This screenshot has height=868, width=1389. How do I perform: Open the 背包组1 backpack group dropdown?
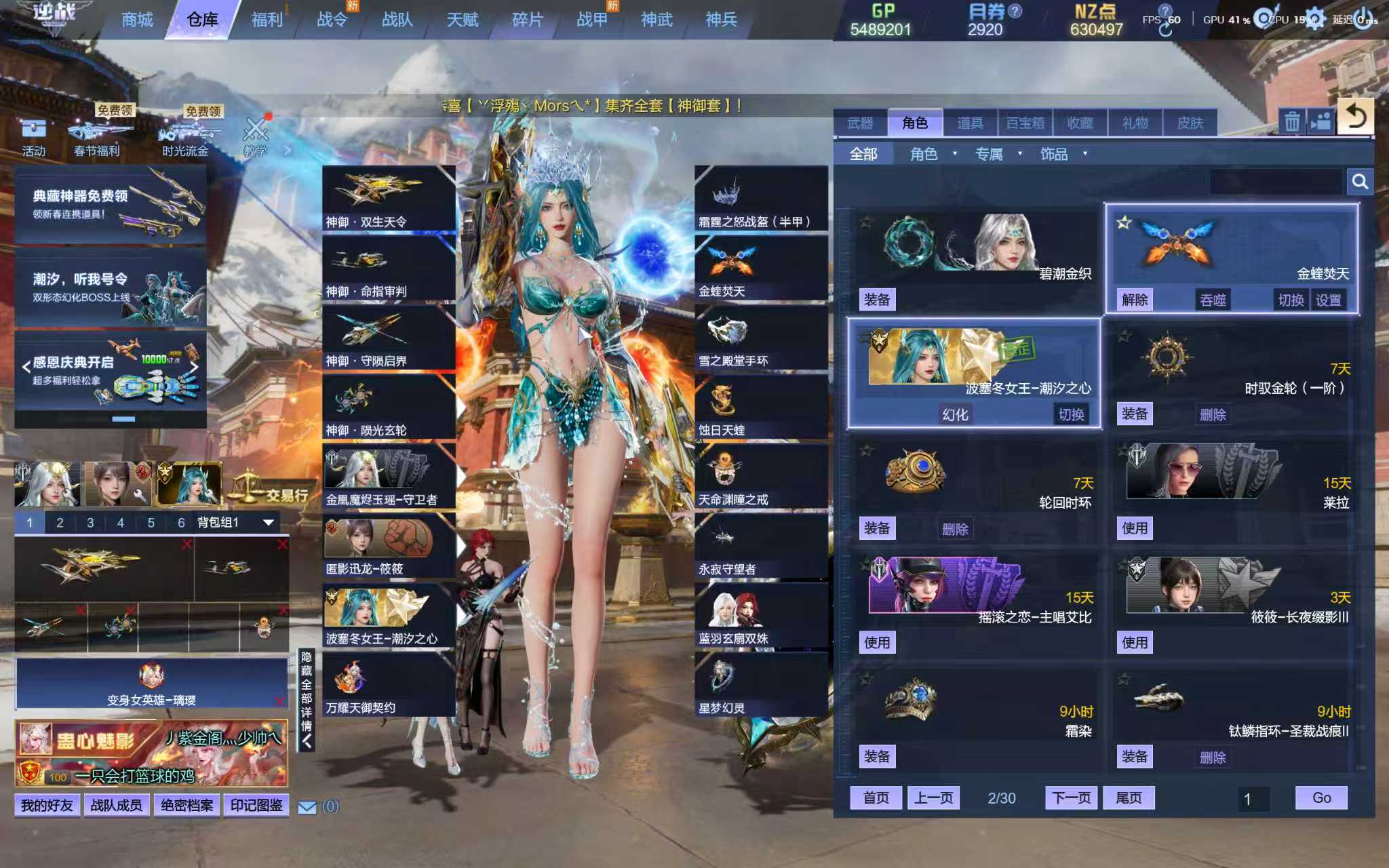pyautogui.click(x=268, y=522)
